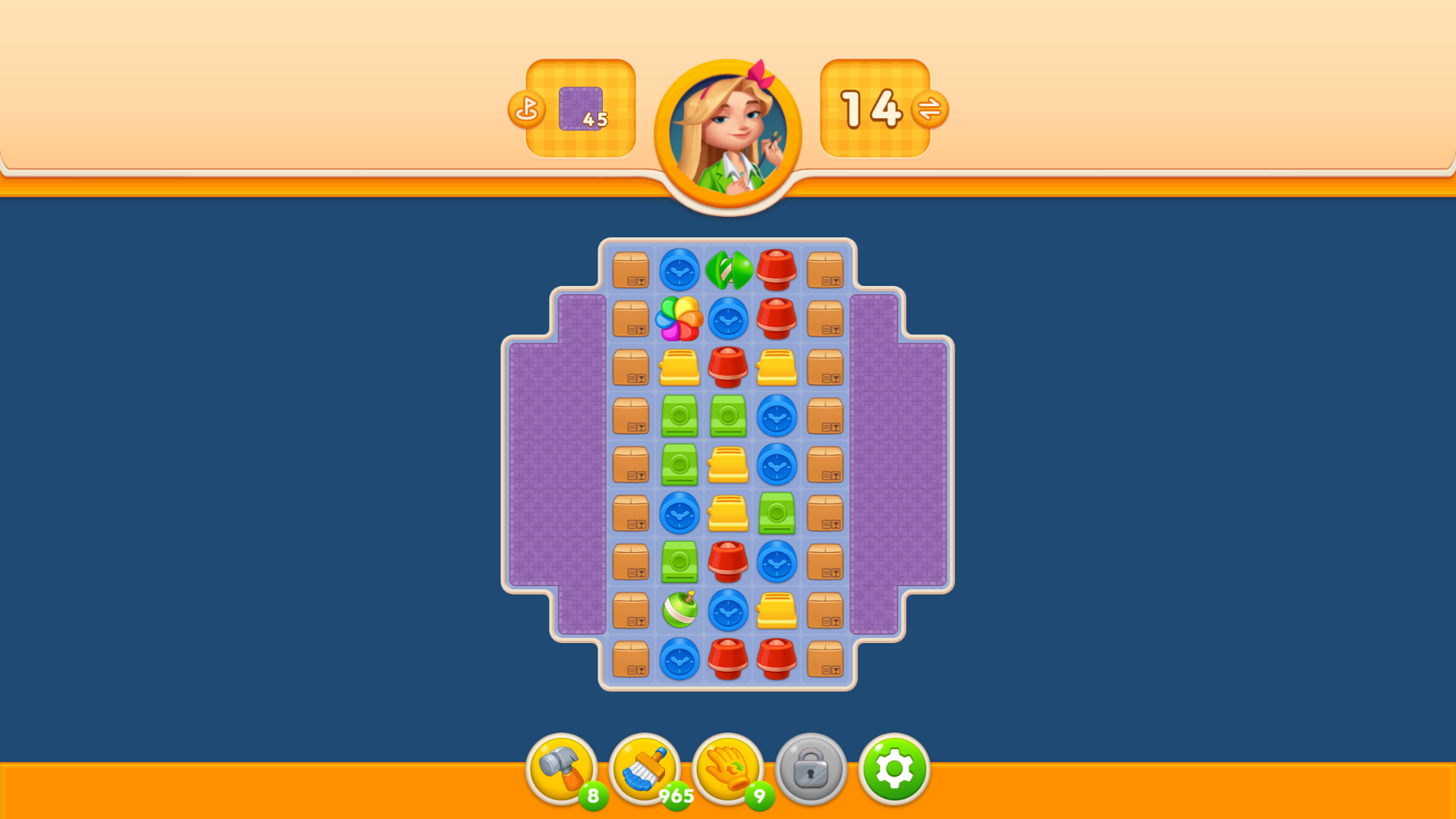The image size is (1456, 819).
Task: Click the brush count badge showing 965
Action: click(x=676, y=795)
